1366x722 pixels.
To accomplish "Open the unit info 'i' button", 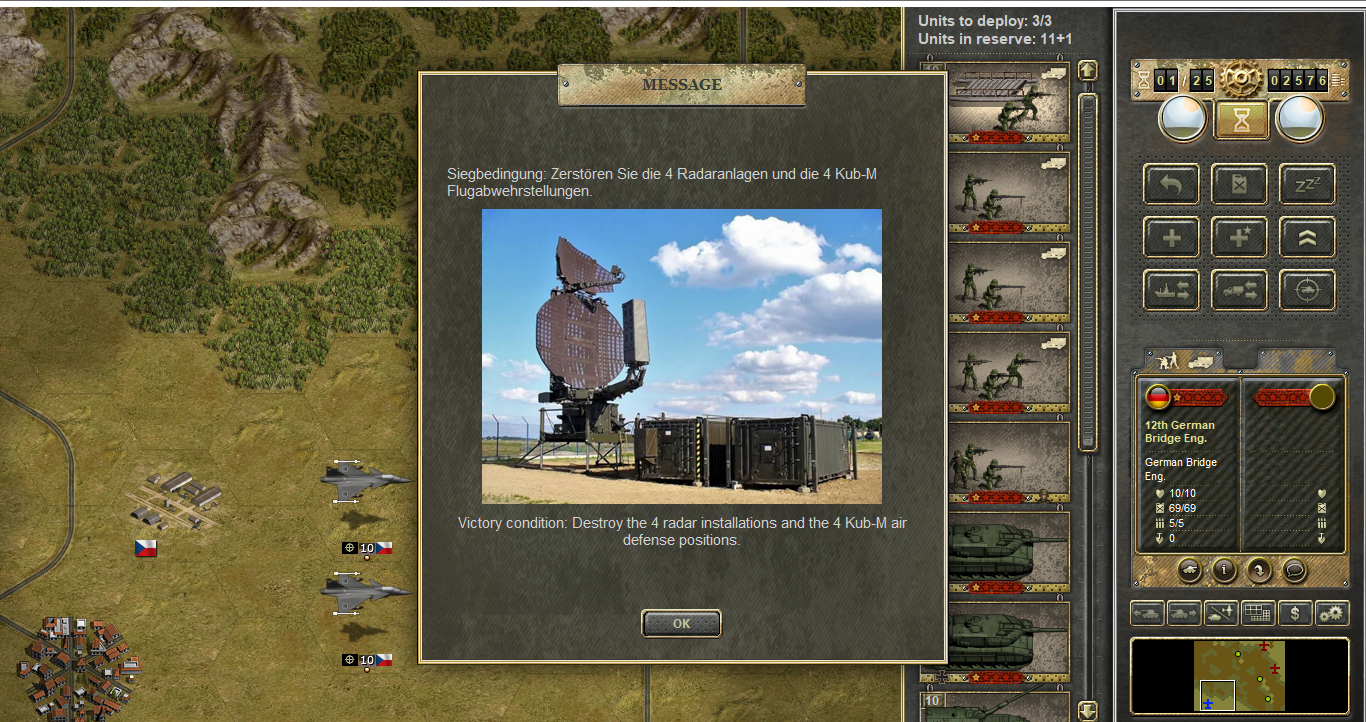I will pyautogui.click(x=1224, y=570).
